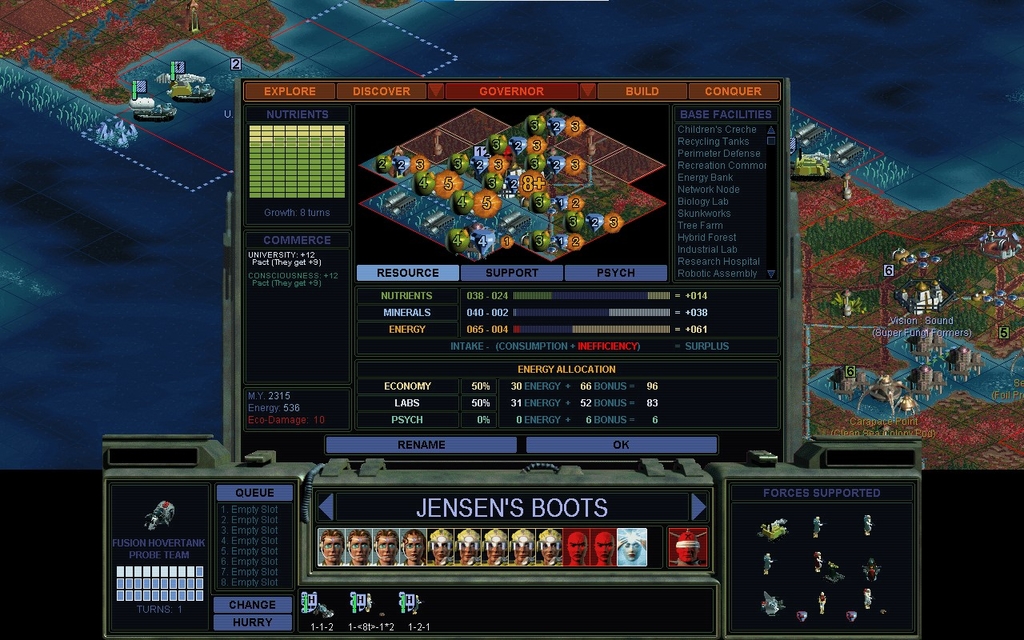Viewport: 1024px width, 640px height.
Task: Select Children's Creche in base facilities
Action: coord(717,130)
